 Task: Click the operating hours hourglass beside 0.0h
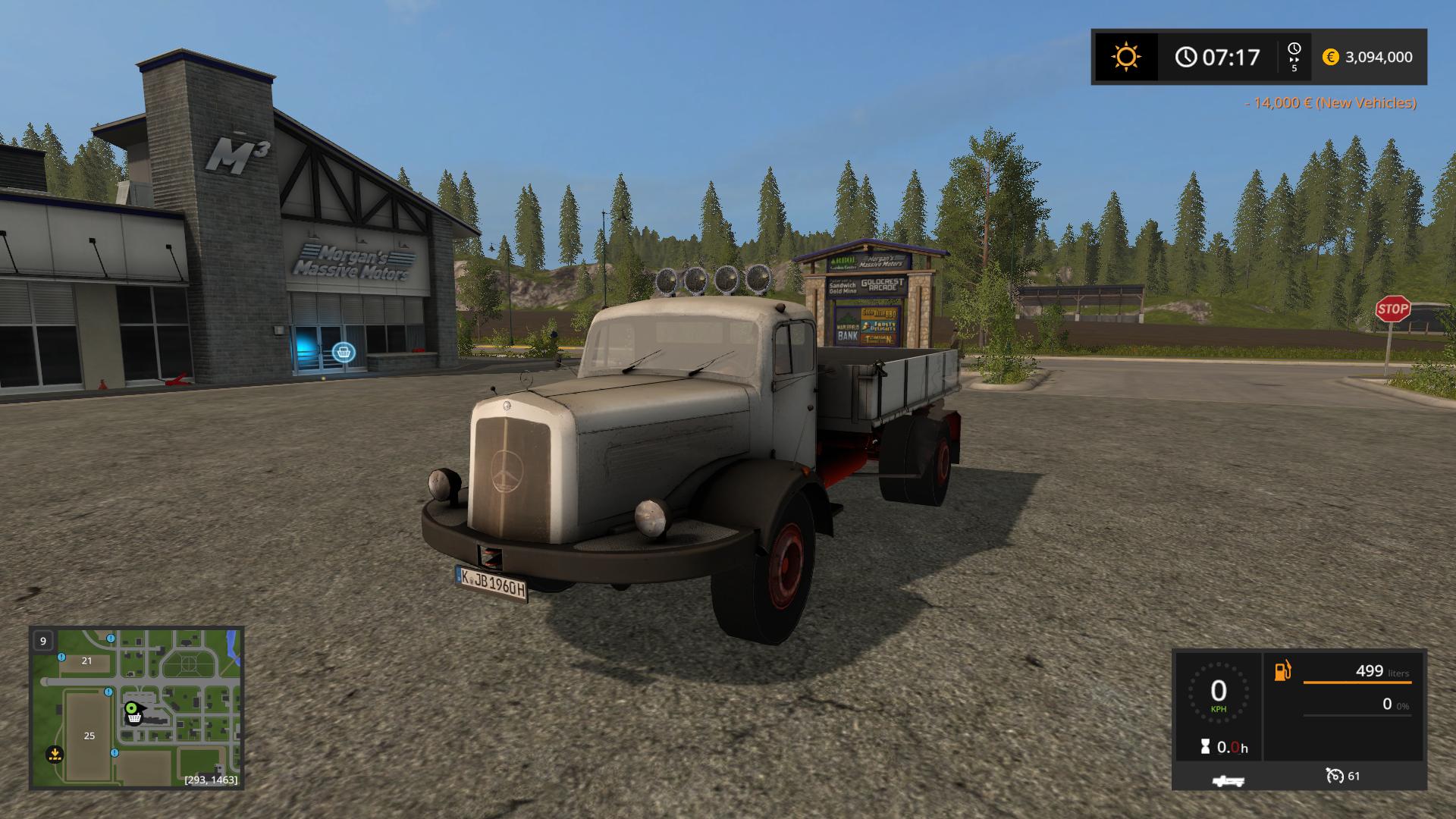pos(1205,746)
